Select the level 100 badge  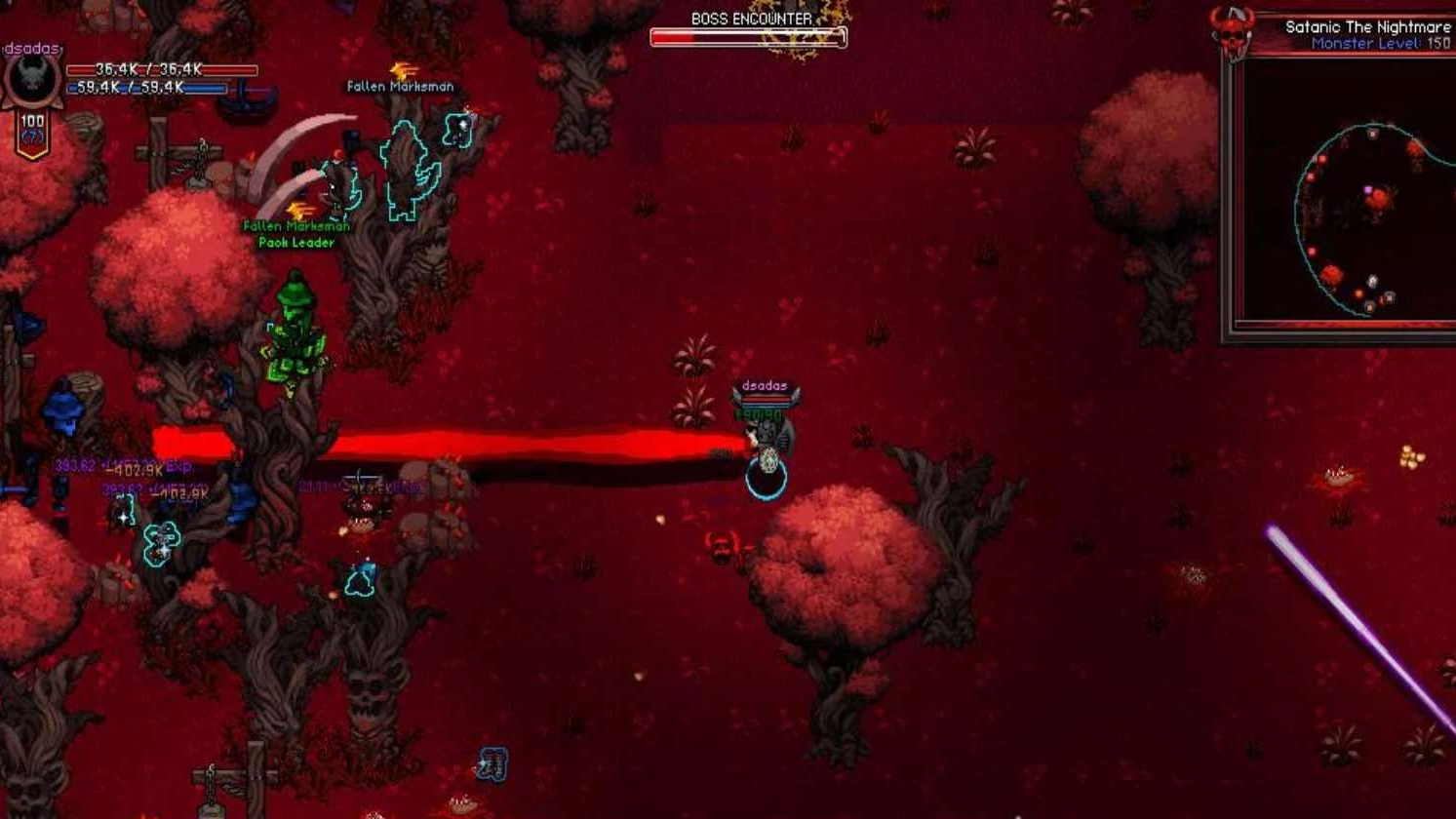pos(32,120)
